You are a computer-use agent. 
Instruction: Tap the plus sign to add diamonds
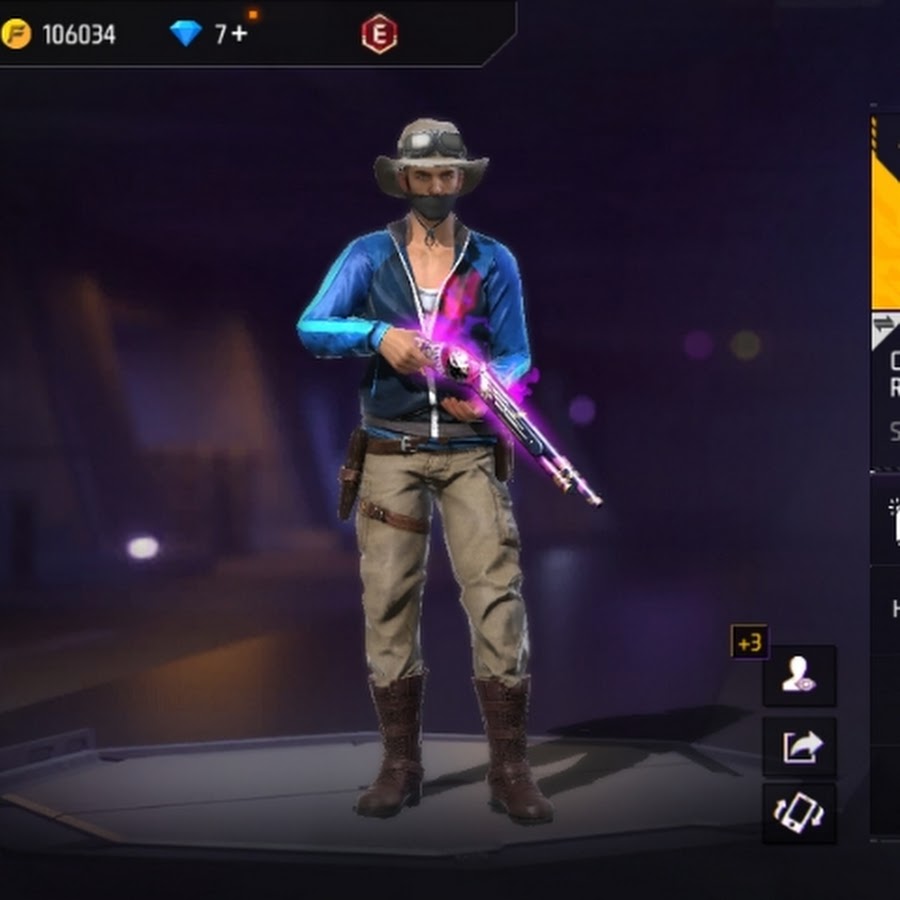pos(238,35)
